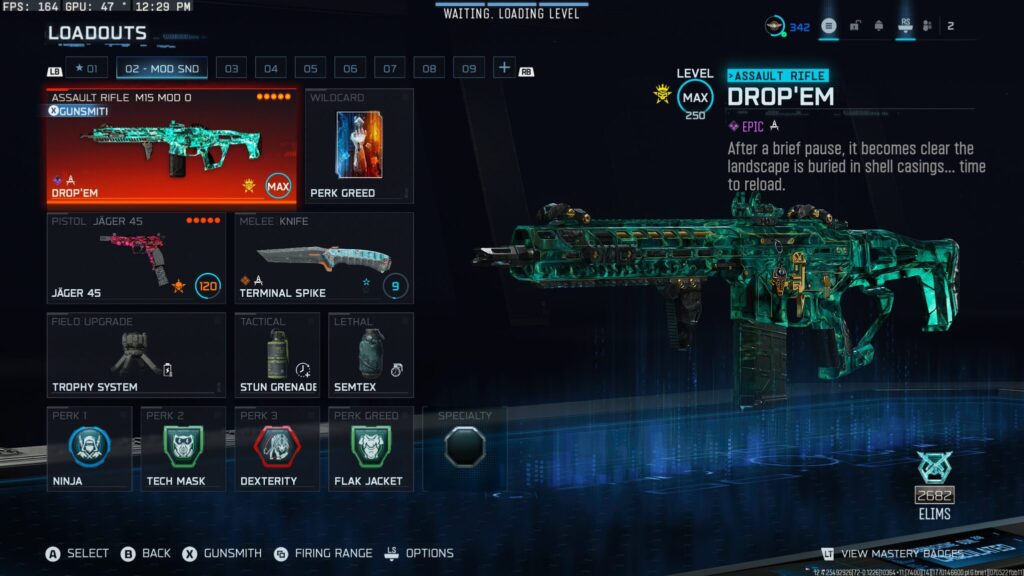Switch to loadout tab 09
Image resolution: width=1024 pixels, height=576 pixels.
coord(468,68)
